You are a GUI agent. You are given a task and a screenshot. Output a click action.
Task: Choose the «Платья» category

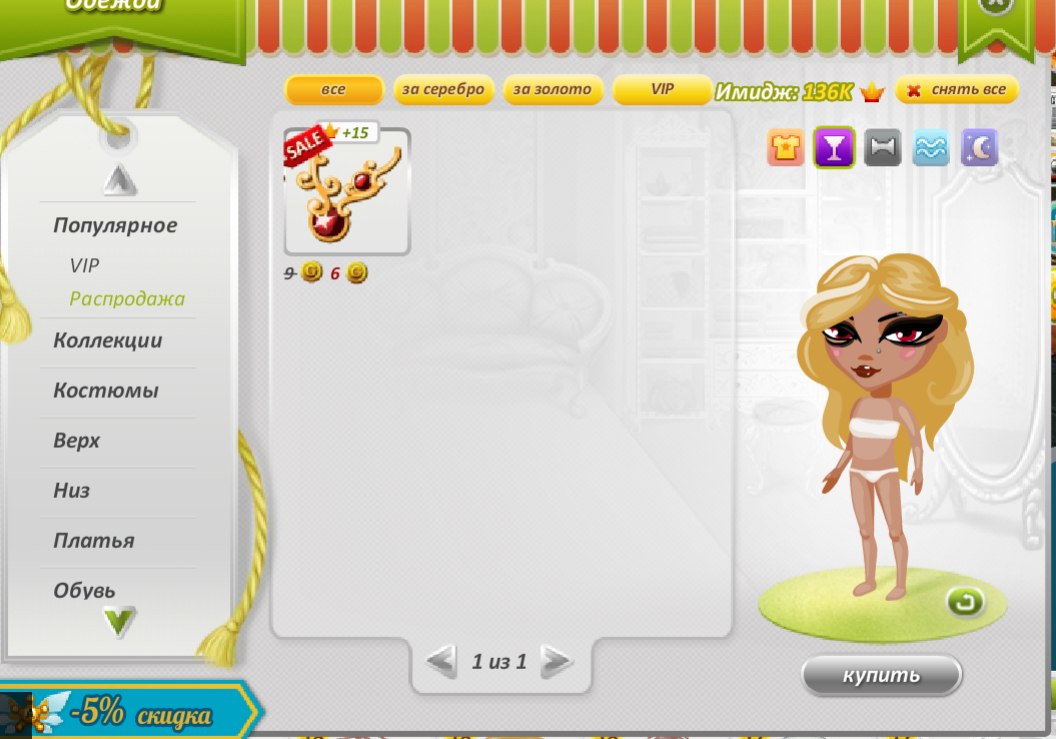(x=94, y=541)
